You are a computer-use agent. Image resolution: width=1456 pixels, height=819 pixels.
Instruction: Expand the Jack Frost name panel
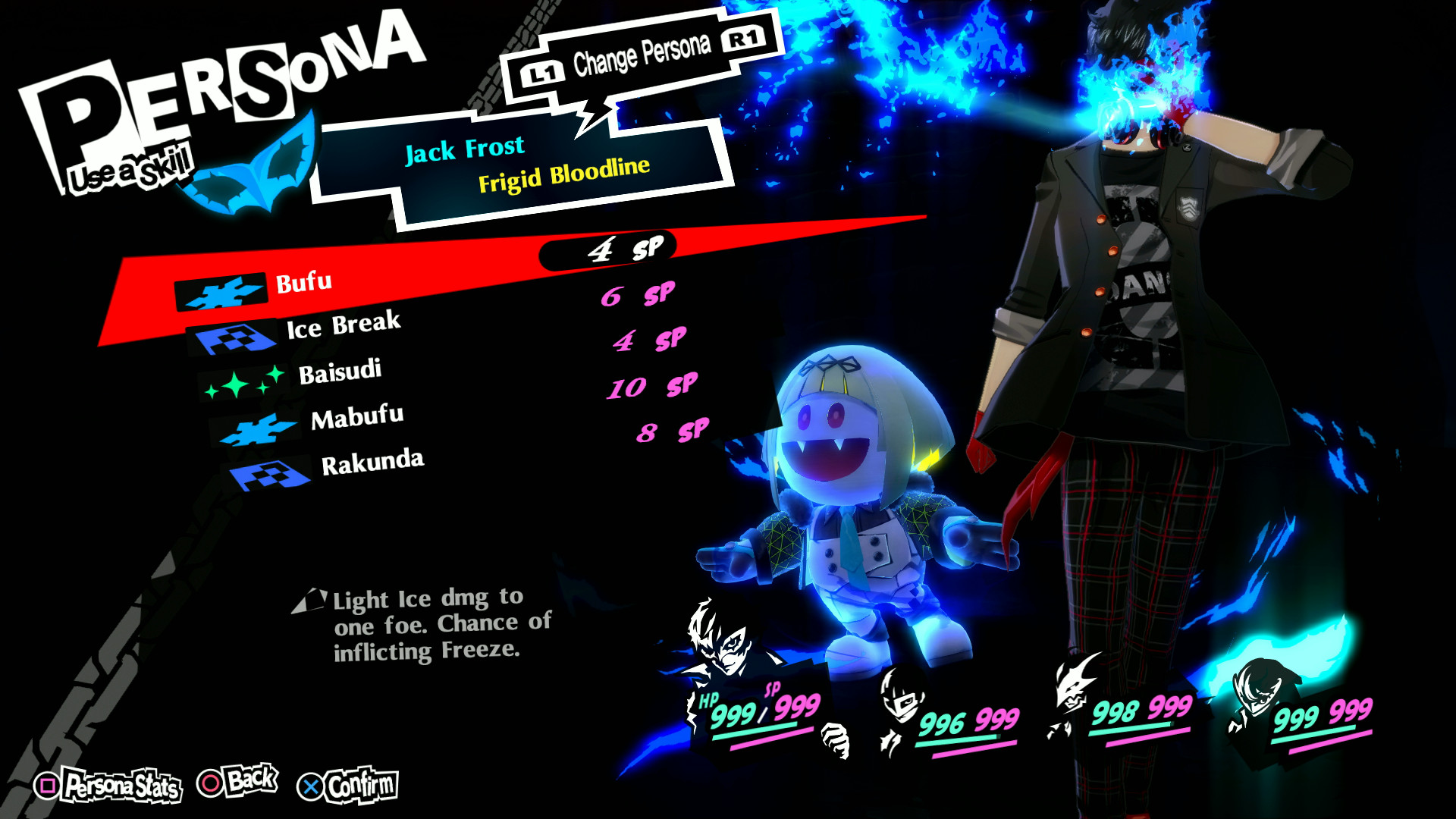tap(466, 150)
